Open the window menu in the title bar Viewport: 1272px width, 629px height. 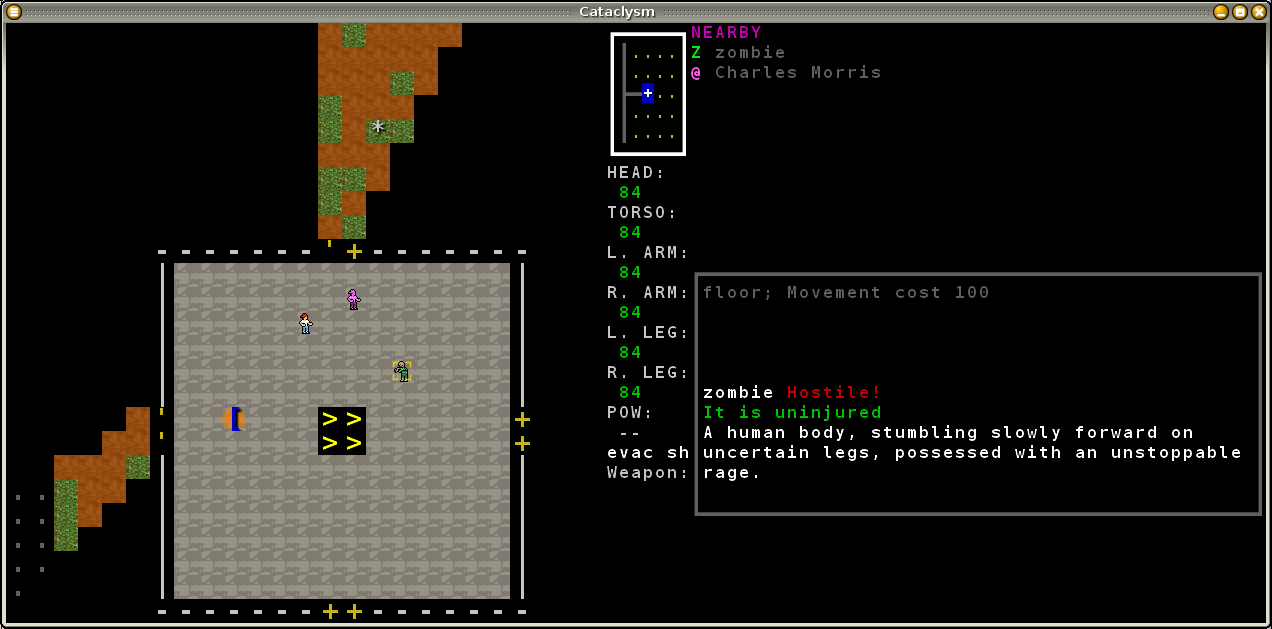click(x=14, y=12)
